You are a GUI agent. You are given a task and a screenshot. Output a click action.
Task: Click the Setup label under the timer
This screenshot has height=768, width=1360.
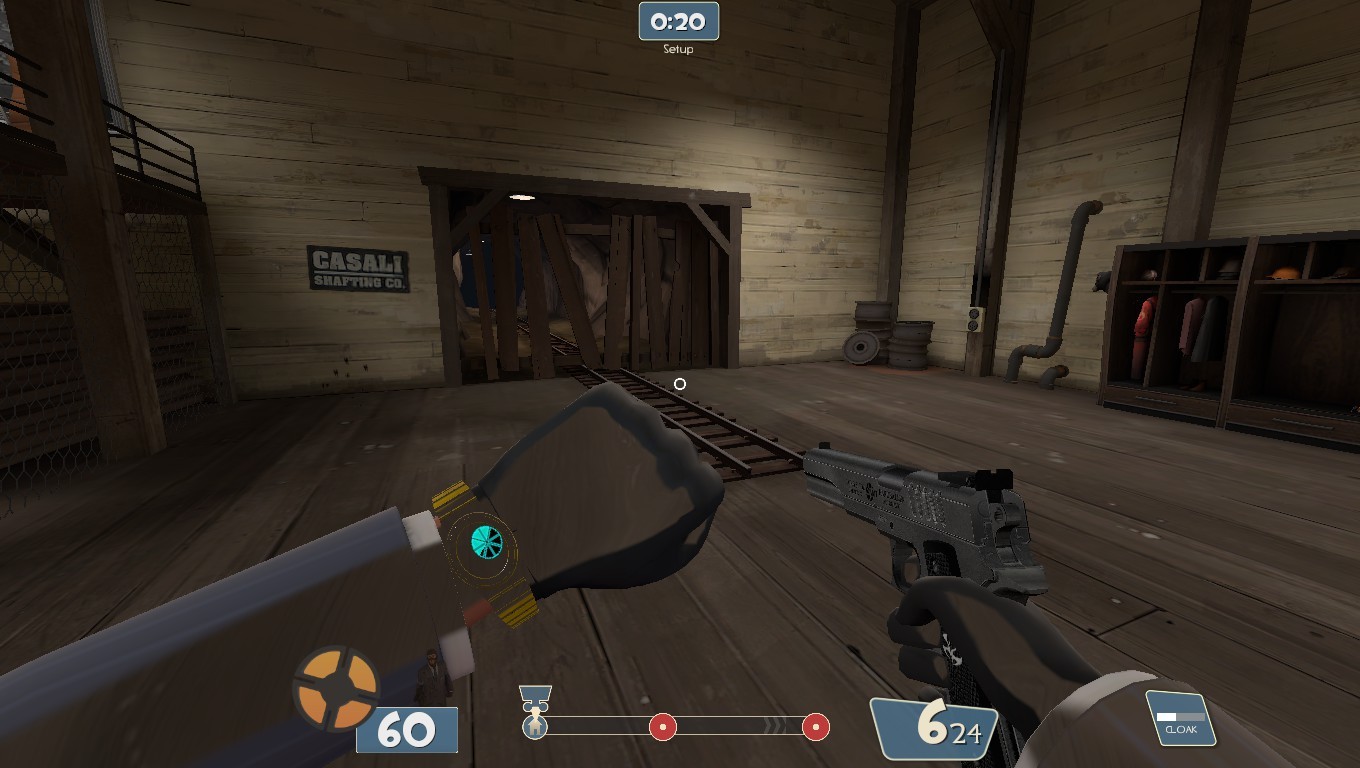click(x=679, y=47)
